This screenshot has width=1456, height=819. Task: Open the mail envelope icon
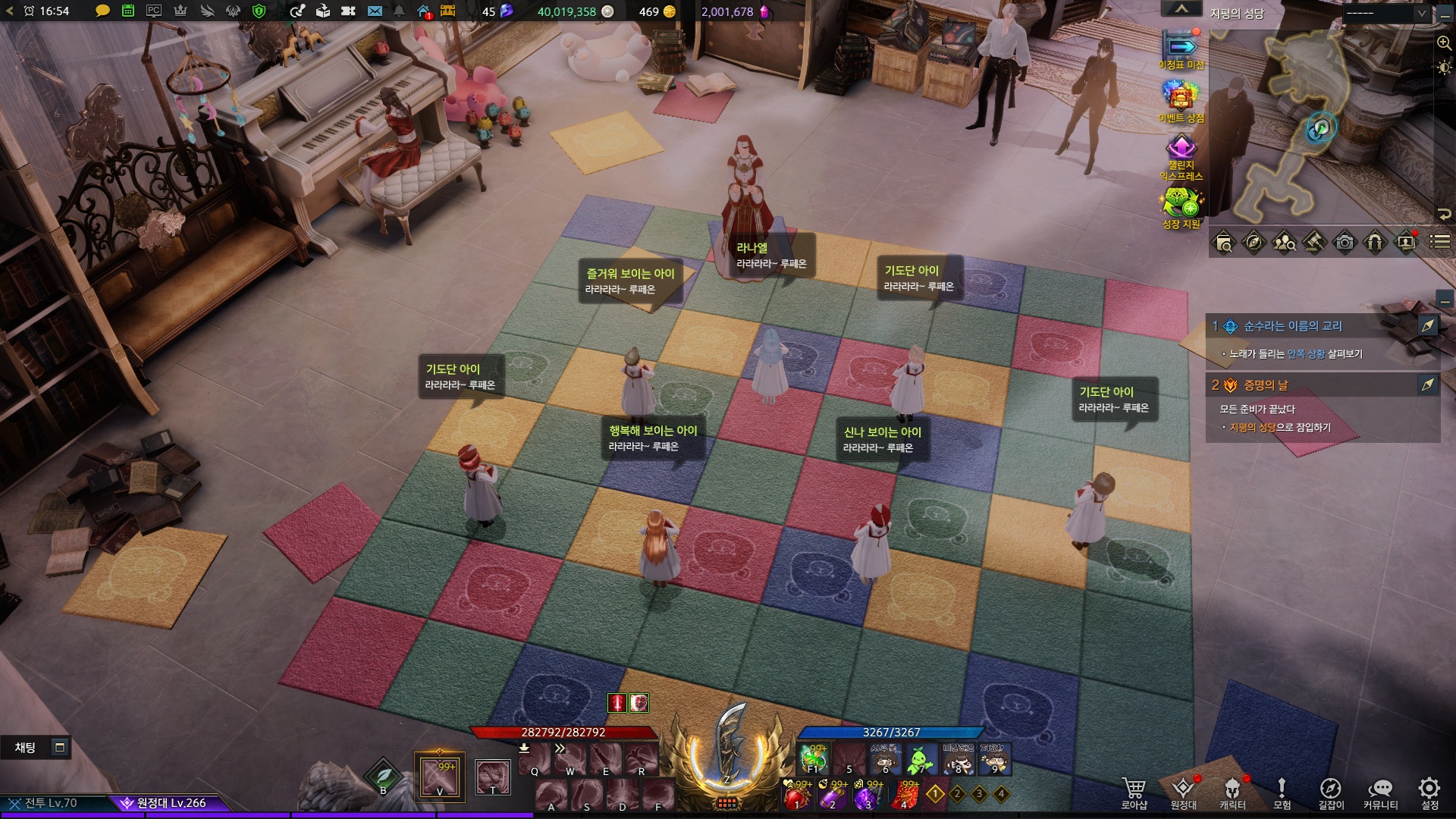[375, 11]
